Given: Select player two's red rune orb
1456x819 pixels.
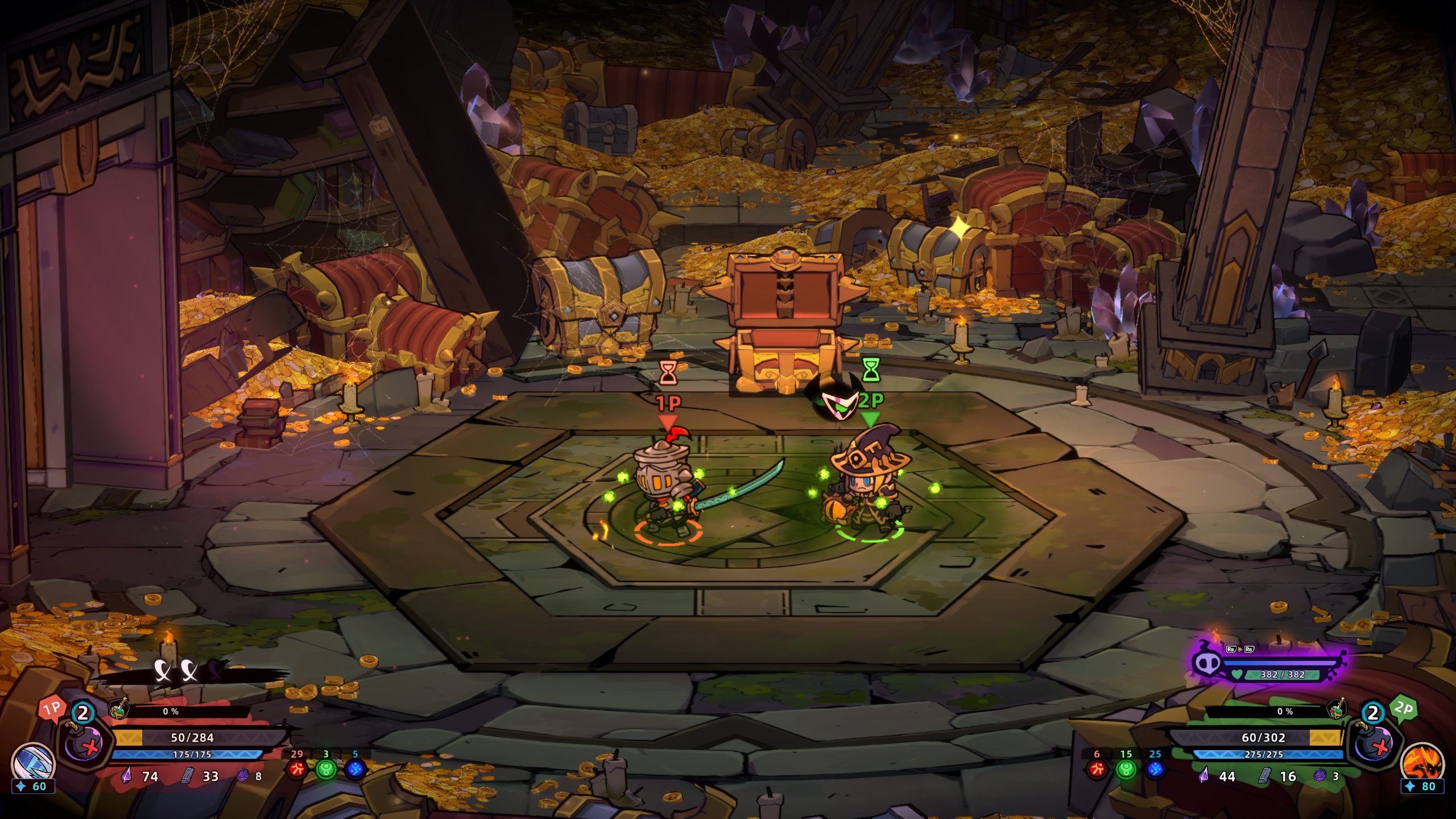Looking at the screenshot, I should (1097, 770).
